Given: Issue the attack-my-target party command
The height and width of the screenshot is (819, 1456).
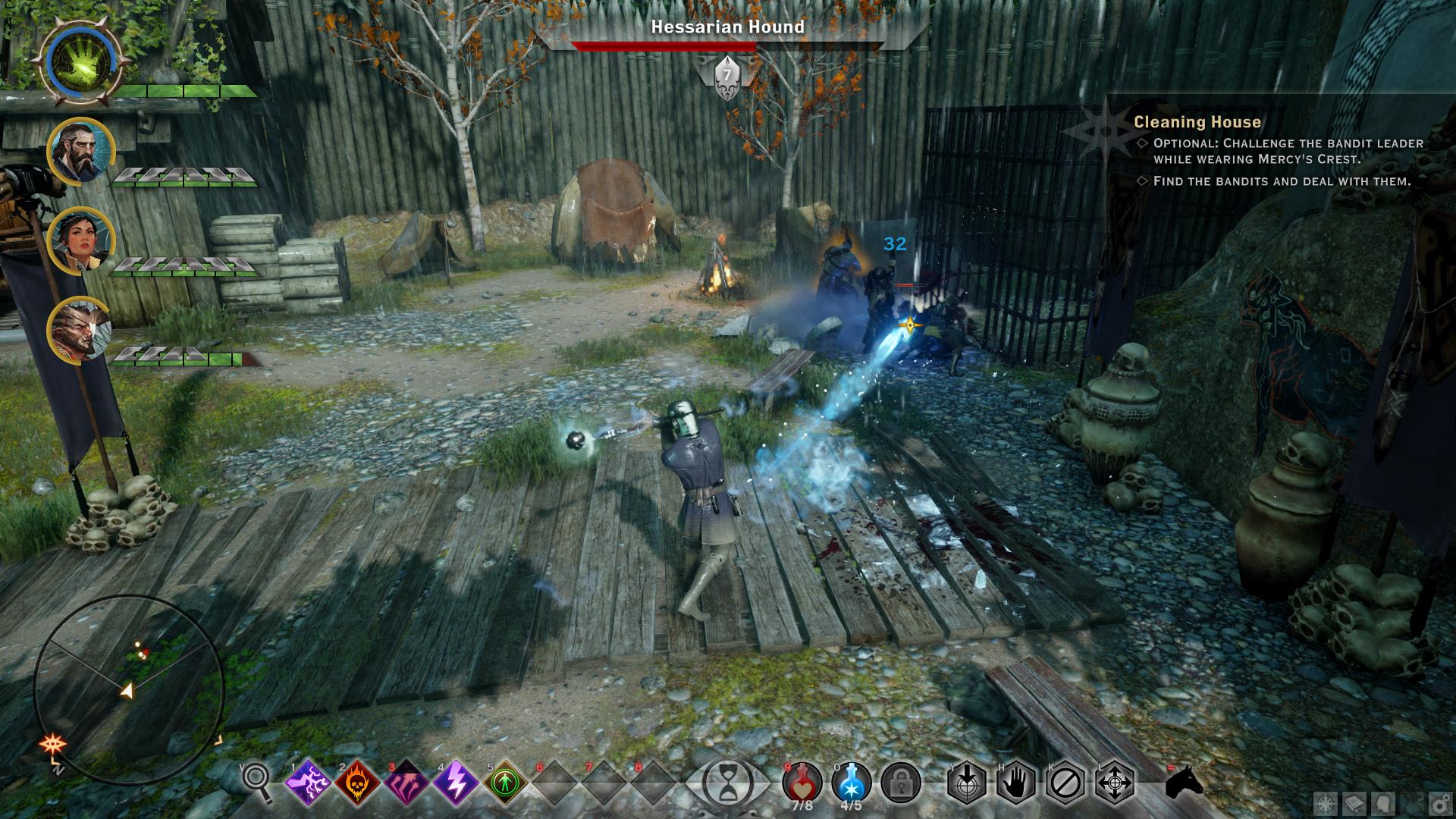Looking at the screenshot, I should click(967, 782).
